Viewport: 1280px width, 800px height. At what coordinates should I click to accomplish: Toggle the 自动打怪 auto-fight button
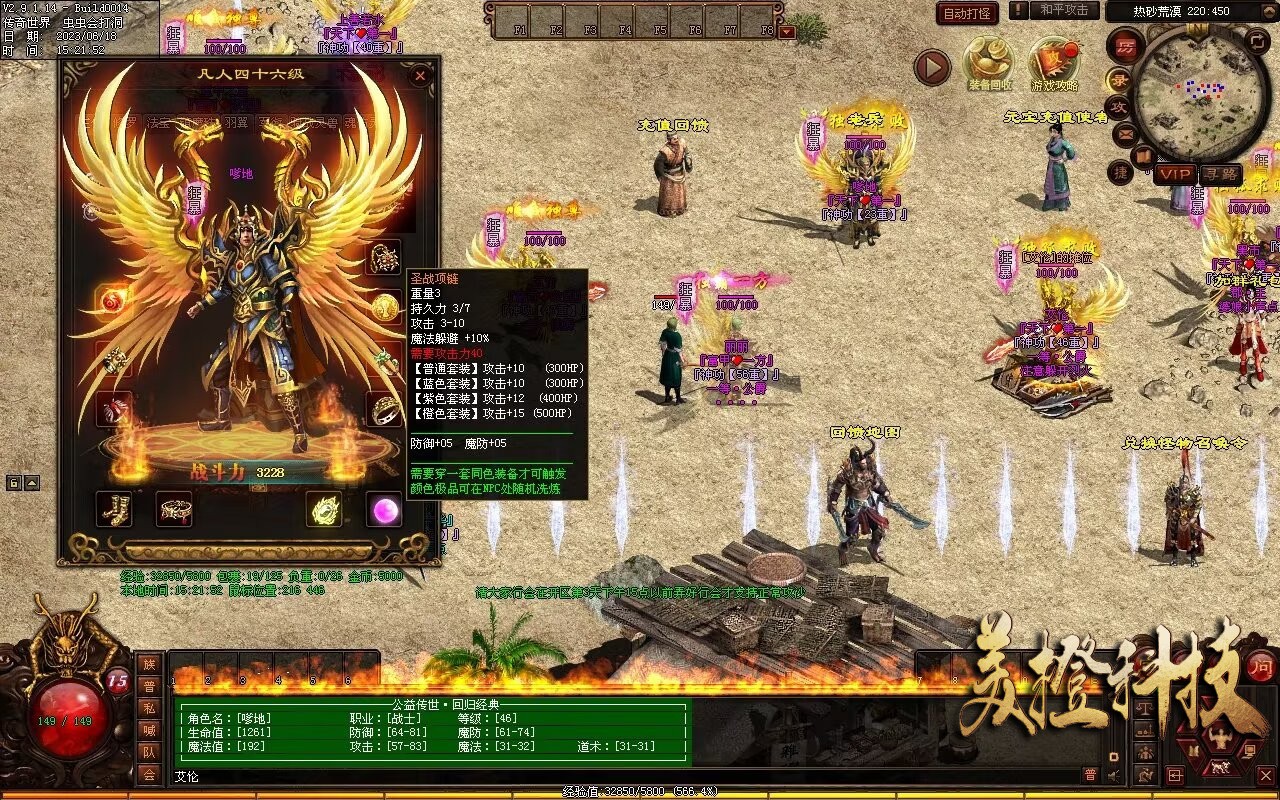(967, 14)
